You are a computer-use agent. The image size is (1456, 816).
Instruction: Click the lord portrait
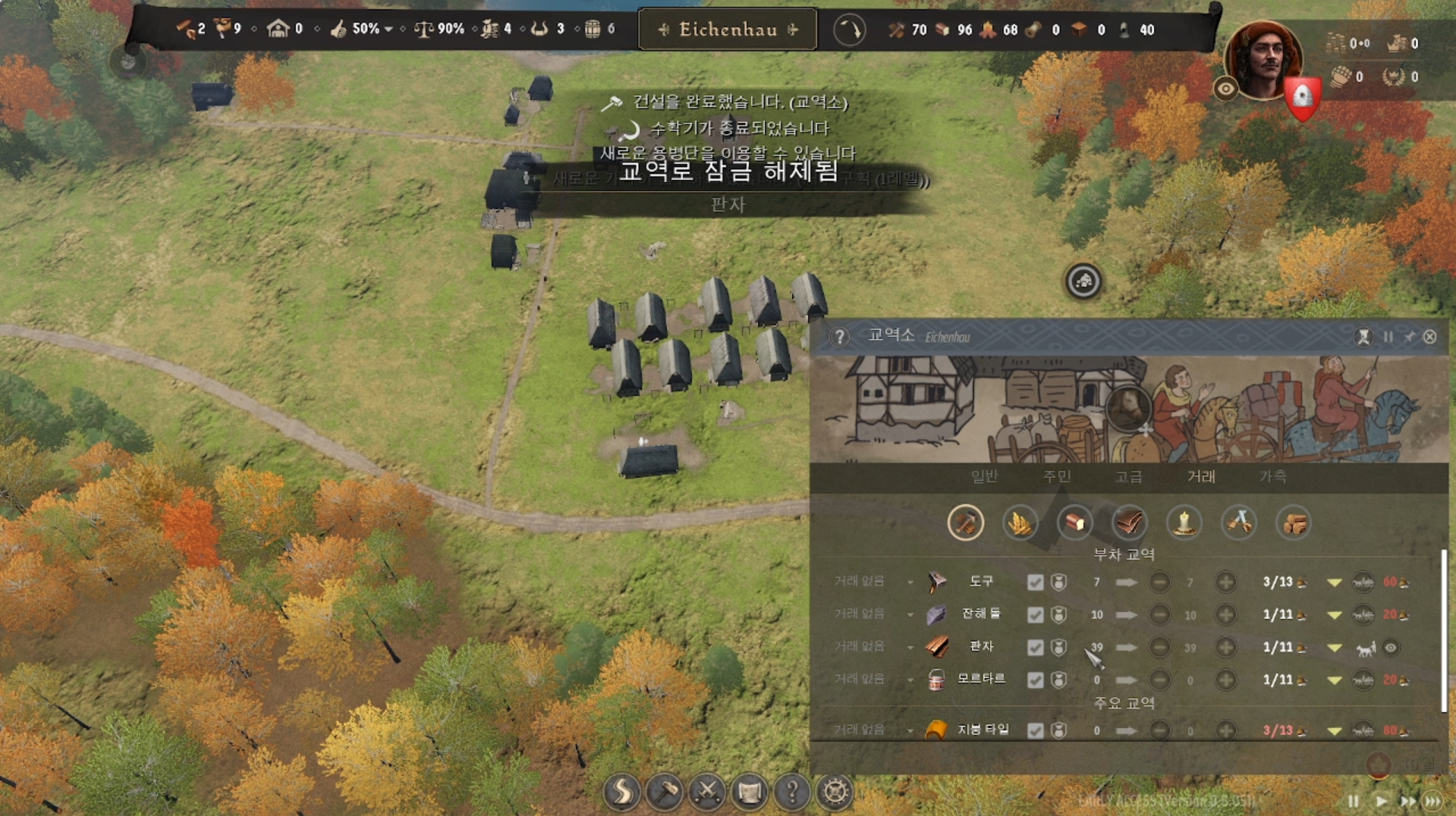coord(1263,59)
